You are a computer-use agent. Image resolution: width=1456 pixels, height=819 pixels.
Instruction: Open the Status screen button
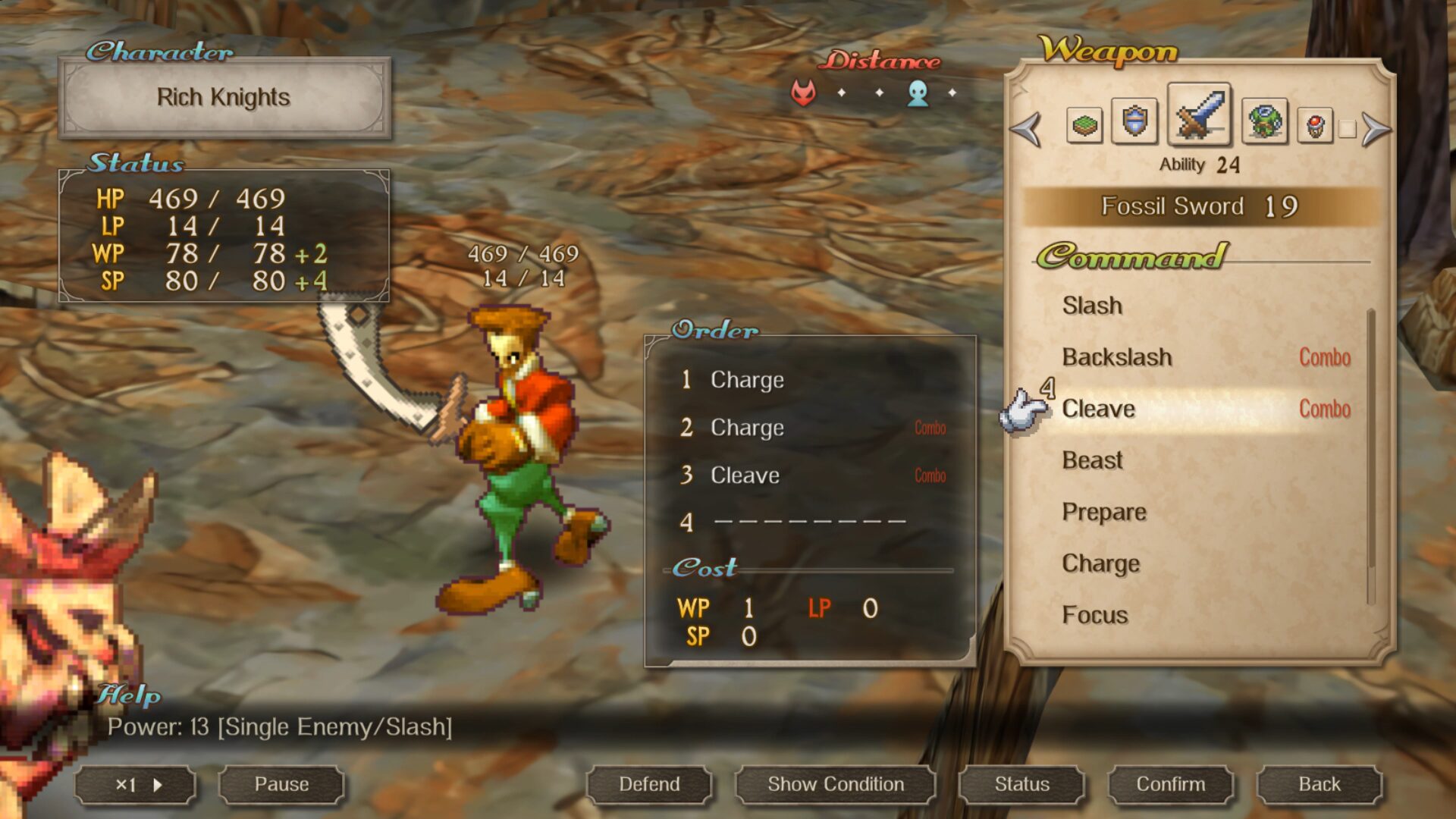(x=1021, y=784)
